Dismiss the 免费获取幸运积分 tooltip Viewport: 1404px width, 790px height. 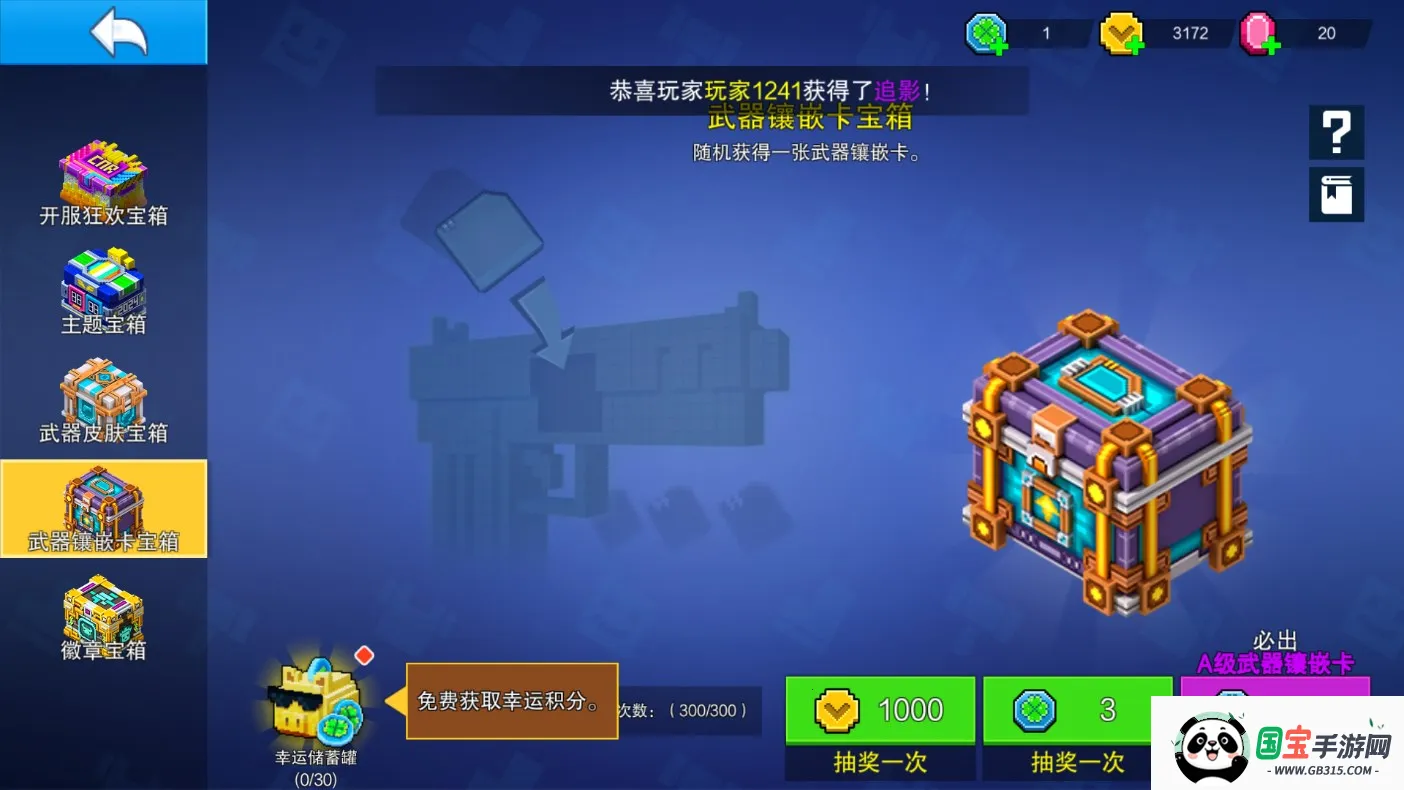coord(511,700)
